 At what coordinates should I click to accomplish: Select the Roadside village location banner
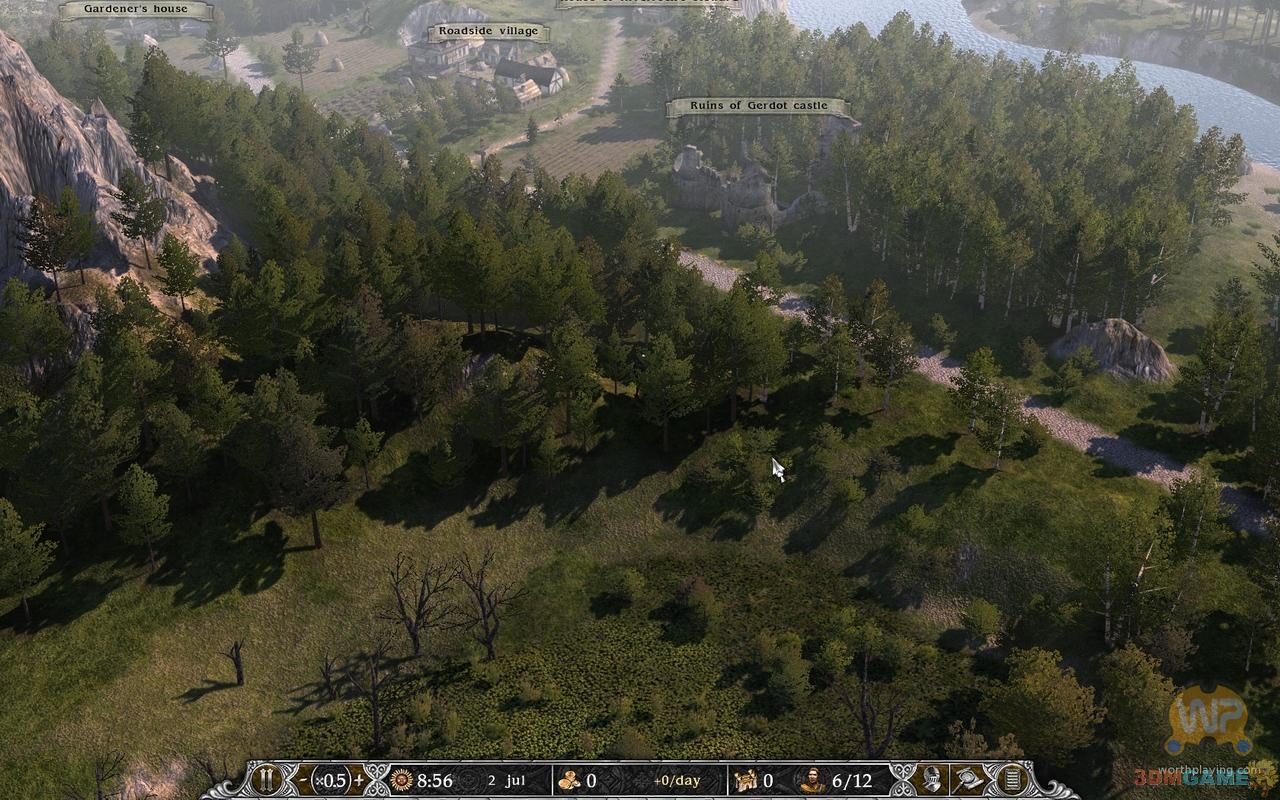489,32
